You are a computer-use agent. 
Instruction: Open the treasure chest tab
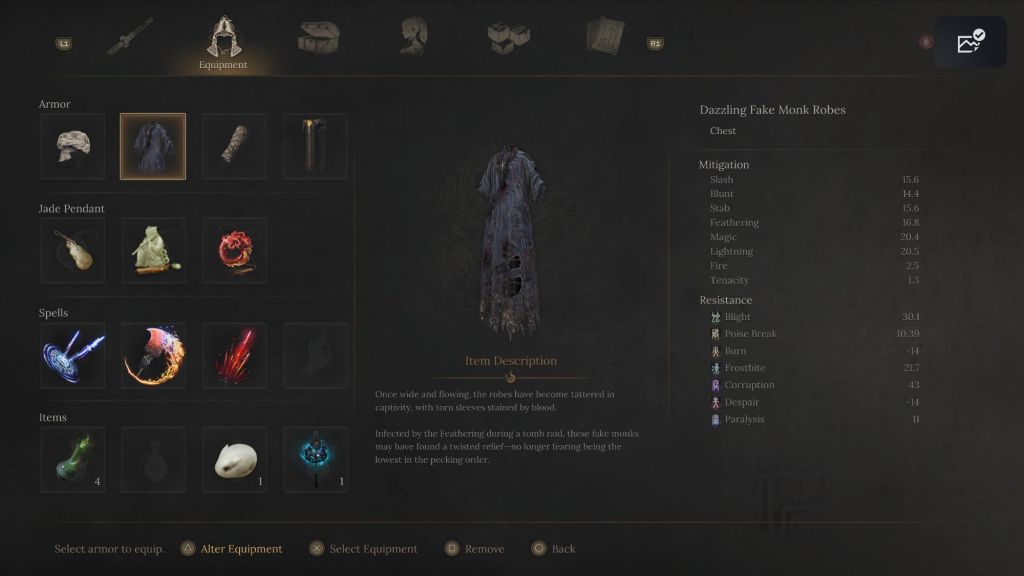318,38
